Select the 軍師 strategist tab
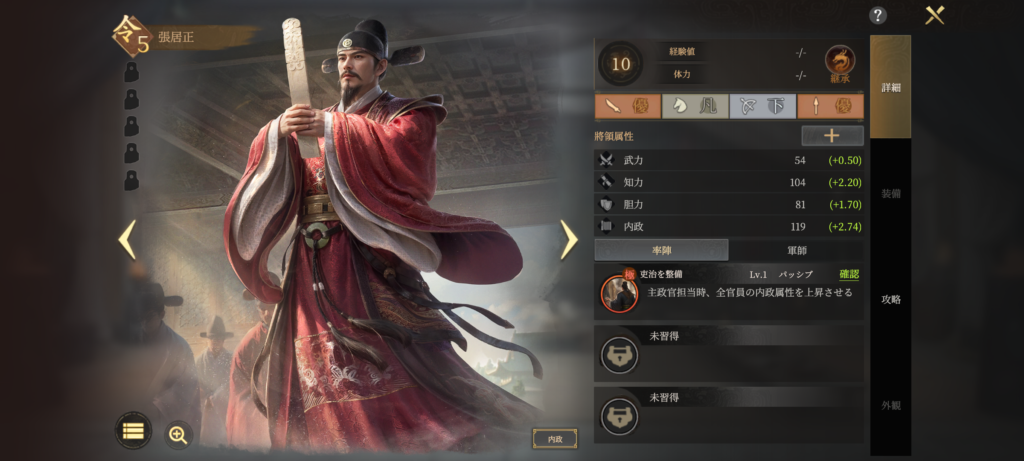 point(796,250)
